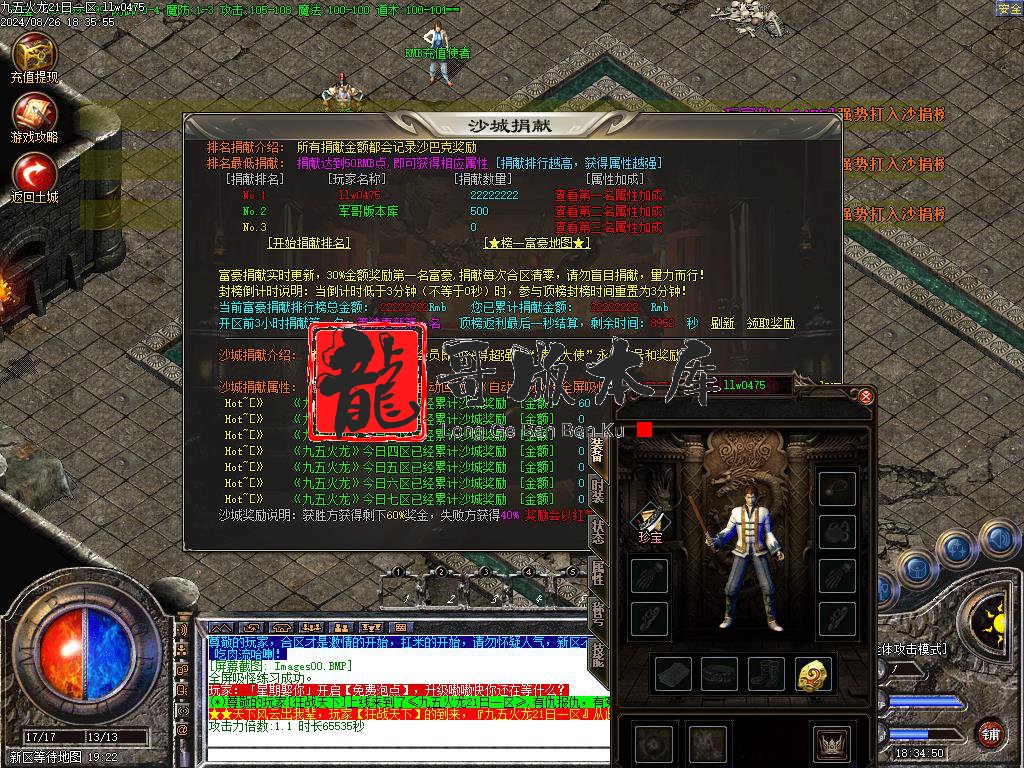1024x768 pixels.
Task: Open the 技能 skills tab
Action: click(598, 654)
